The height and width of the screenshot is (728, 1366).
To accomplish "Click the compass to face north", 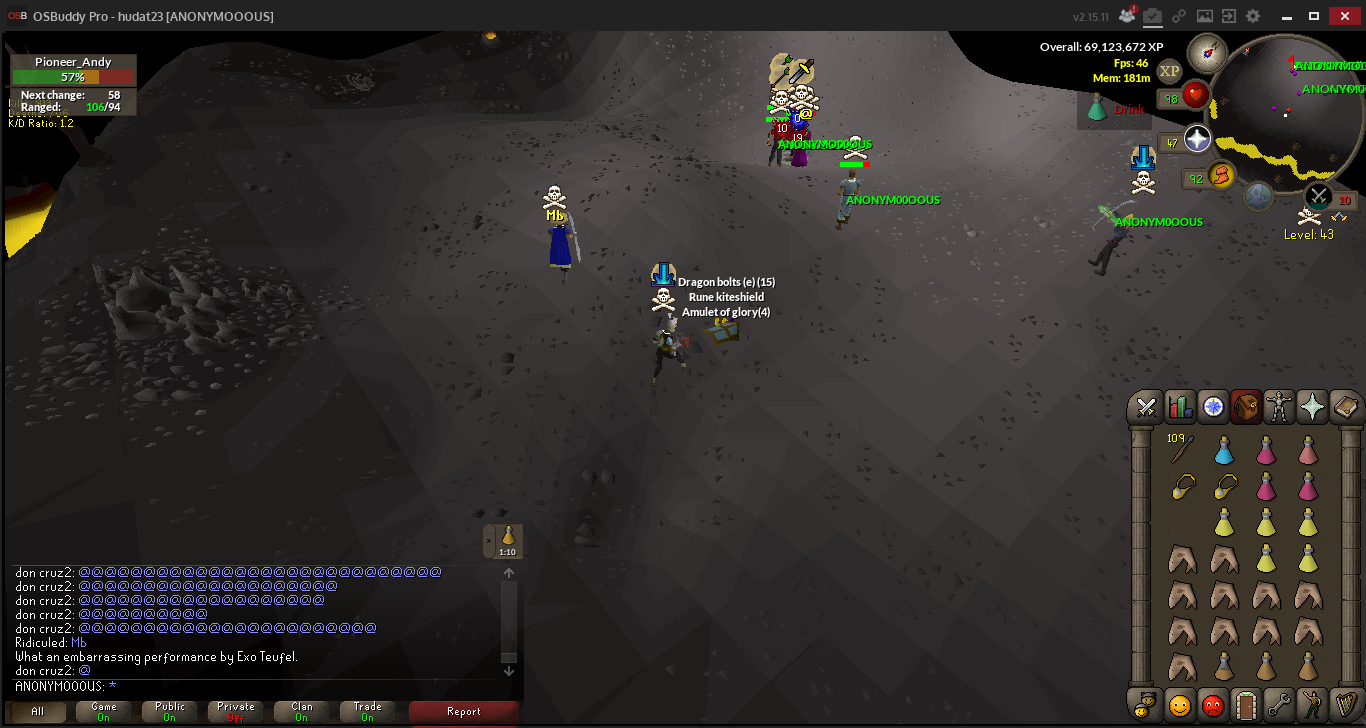I will 1207,53.
